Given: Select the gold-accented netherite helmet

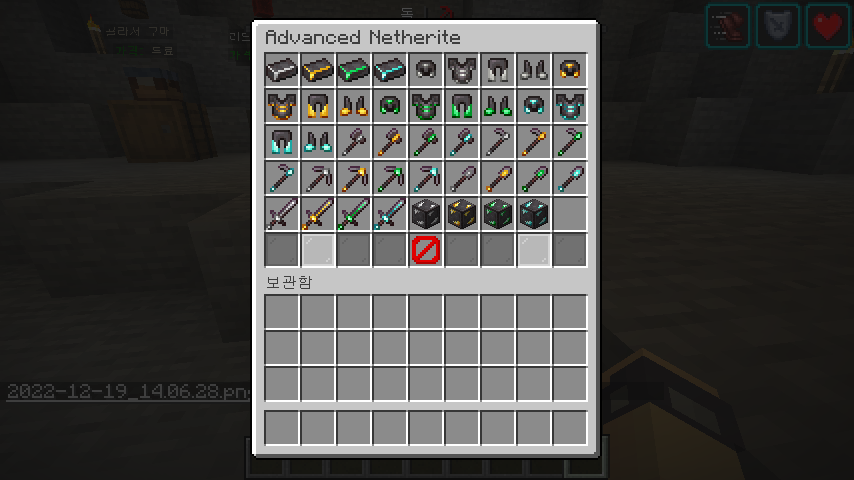Looking at the screenshot, I should 570,70.
